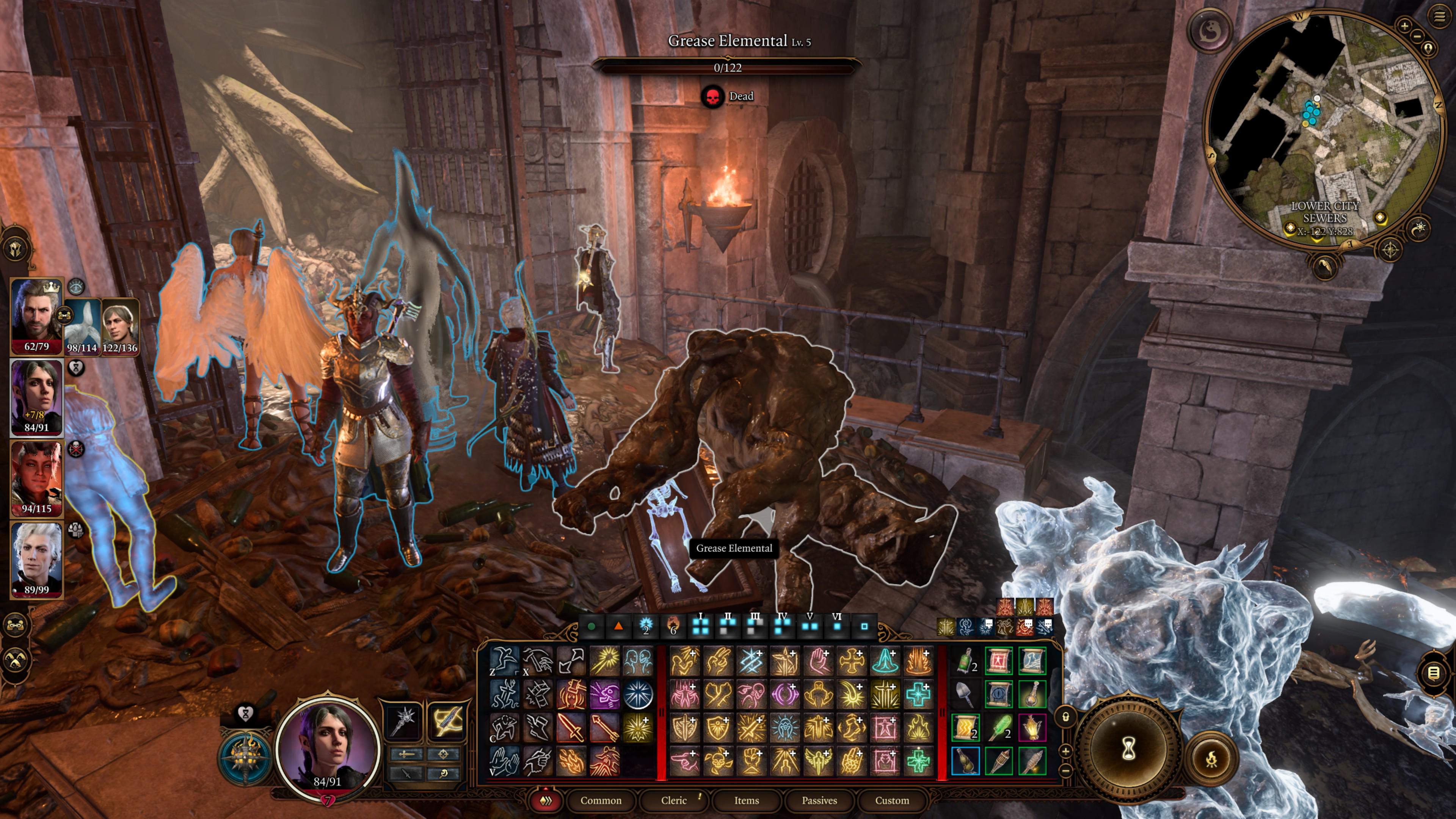Select the Passives hotbar tab
The width and height of the screenshot is (1456, 819).
[819, 800]
